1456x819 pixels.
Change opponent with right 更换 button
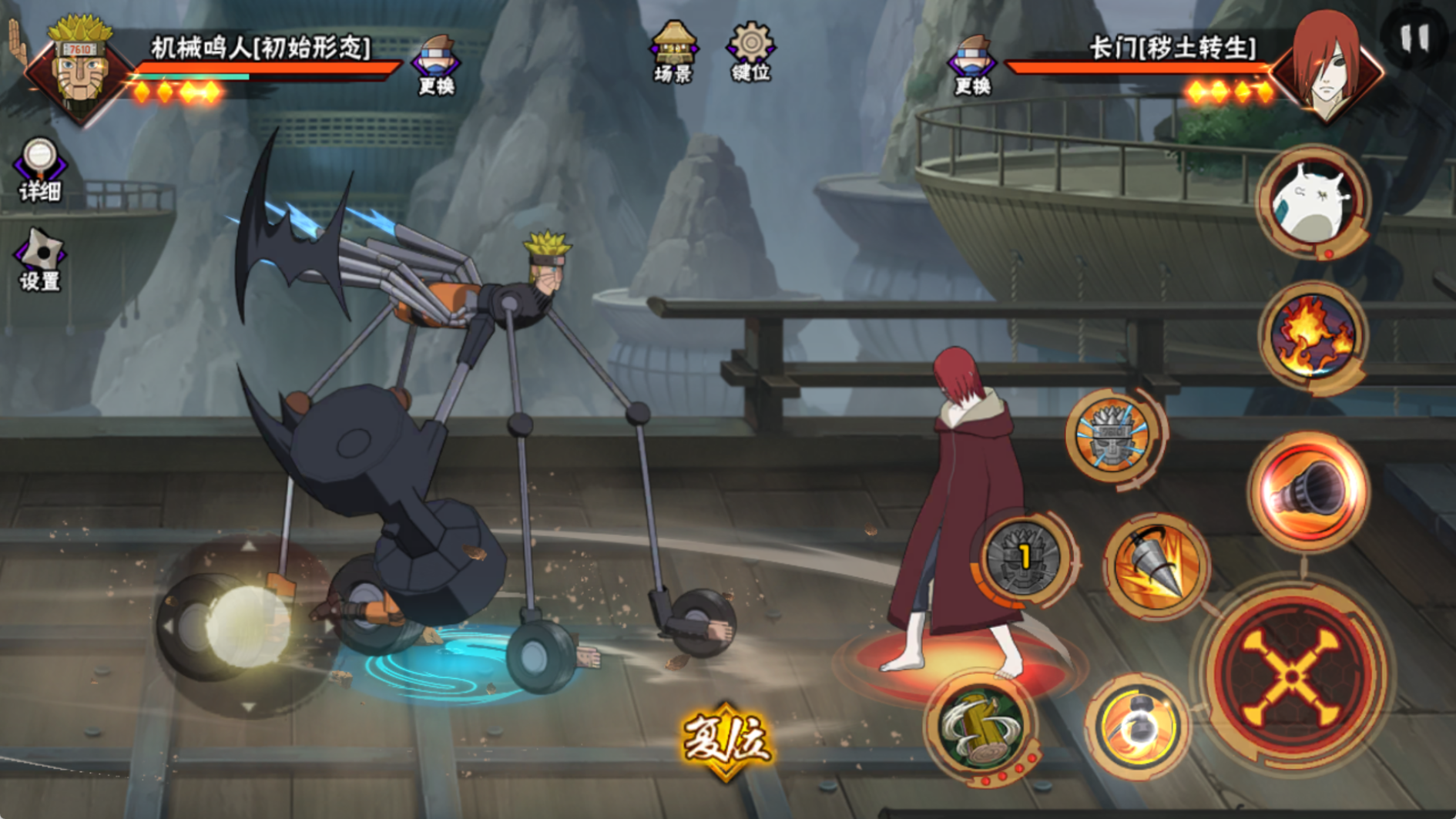coord(972,64)
